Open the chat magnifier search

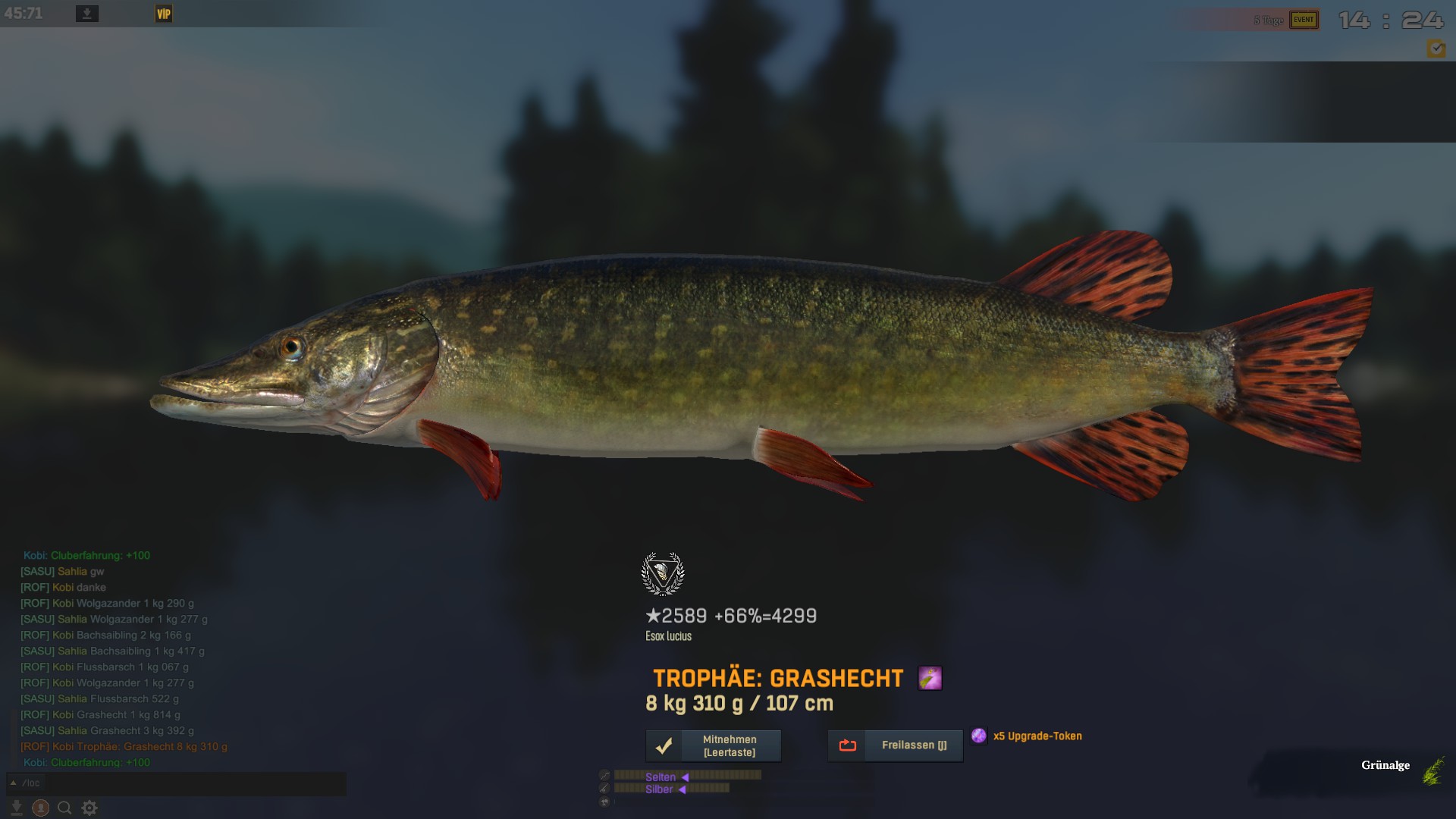65,808
